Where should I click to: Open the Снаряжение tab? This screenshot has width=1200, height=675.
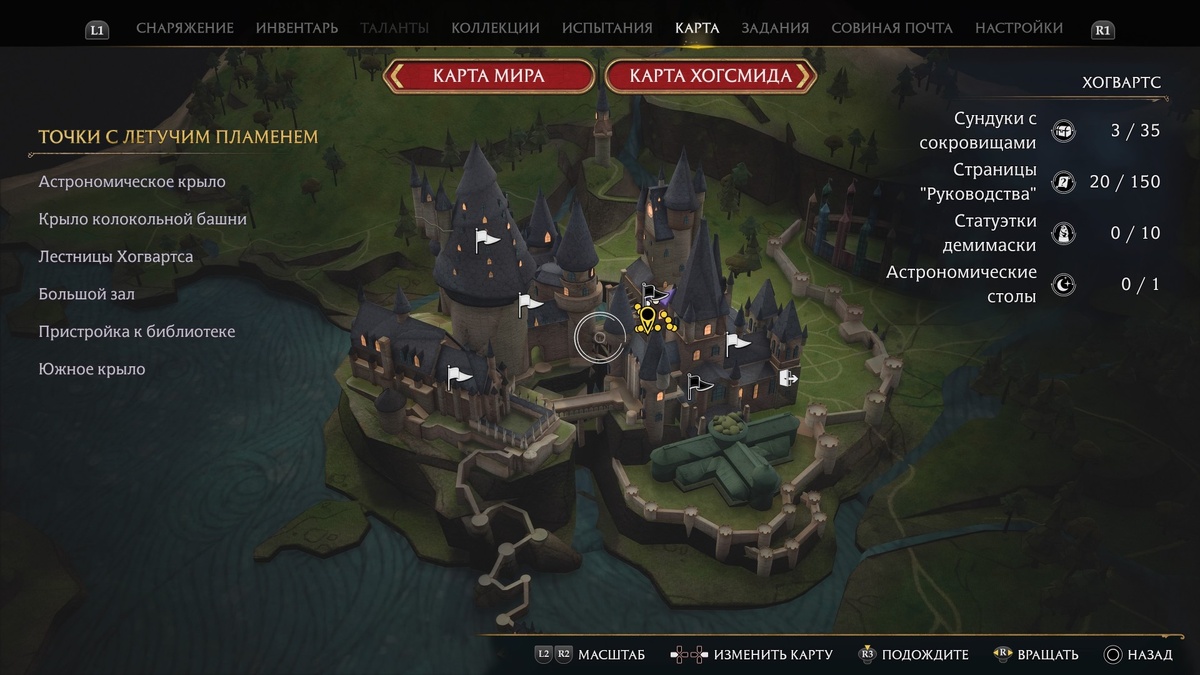coord(185,29)
